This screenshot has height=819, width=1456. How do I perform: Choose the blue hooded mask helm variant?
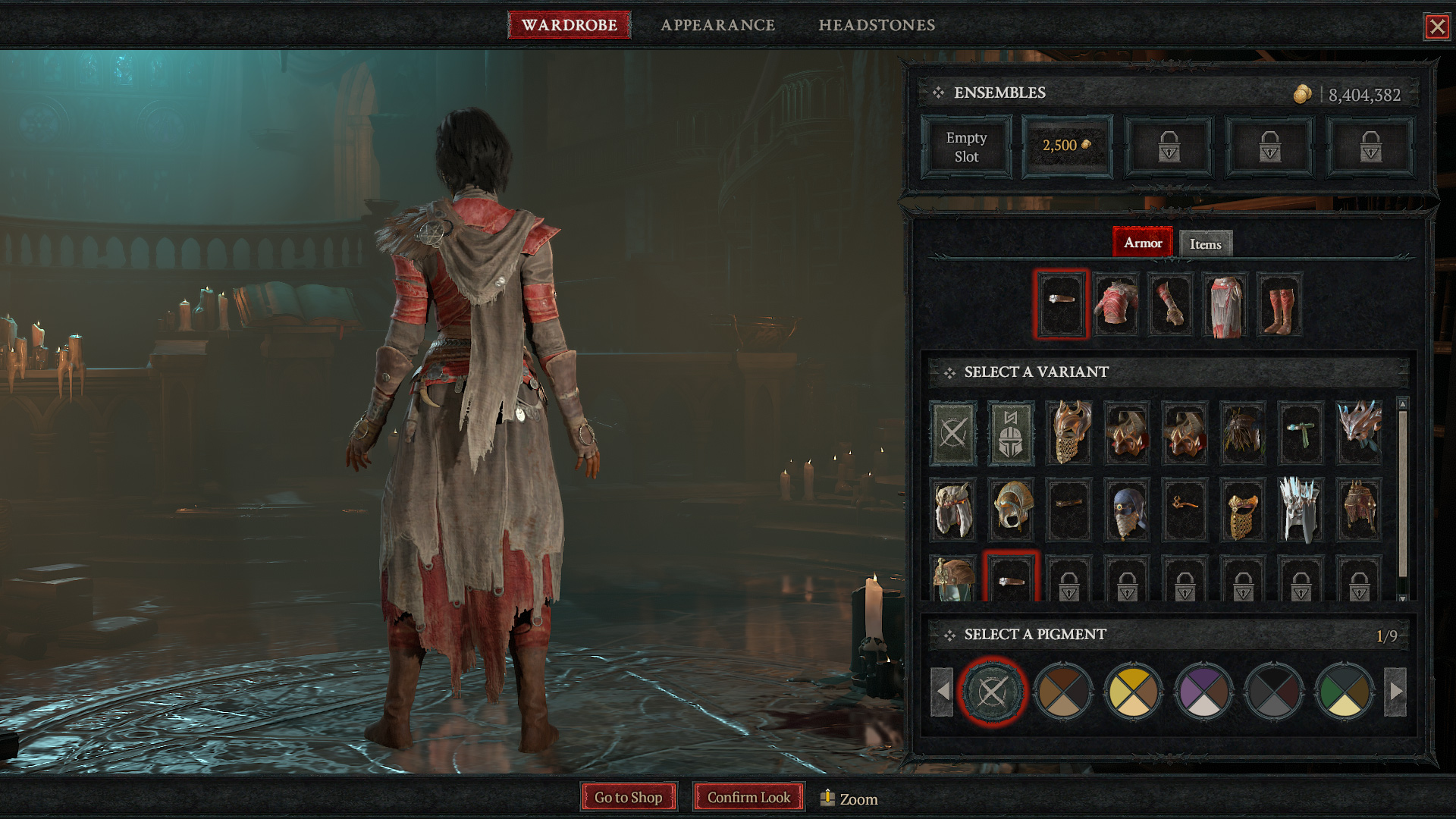(1127, 510)
